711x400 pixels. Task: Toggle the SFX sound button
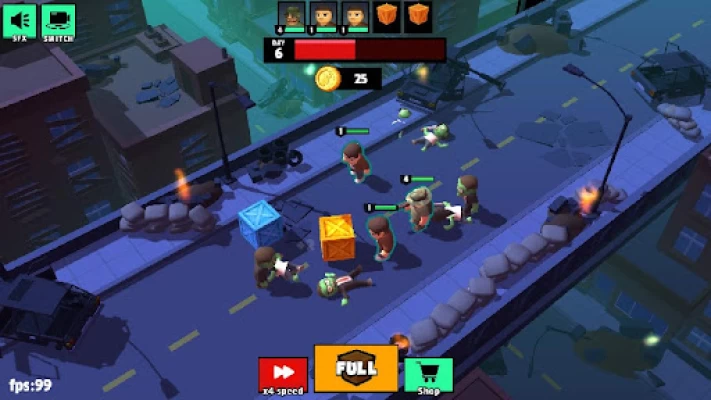point(19,21)
